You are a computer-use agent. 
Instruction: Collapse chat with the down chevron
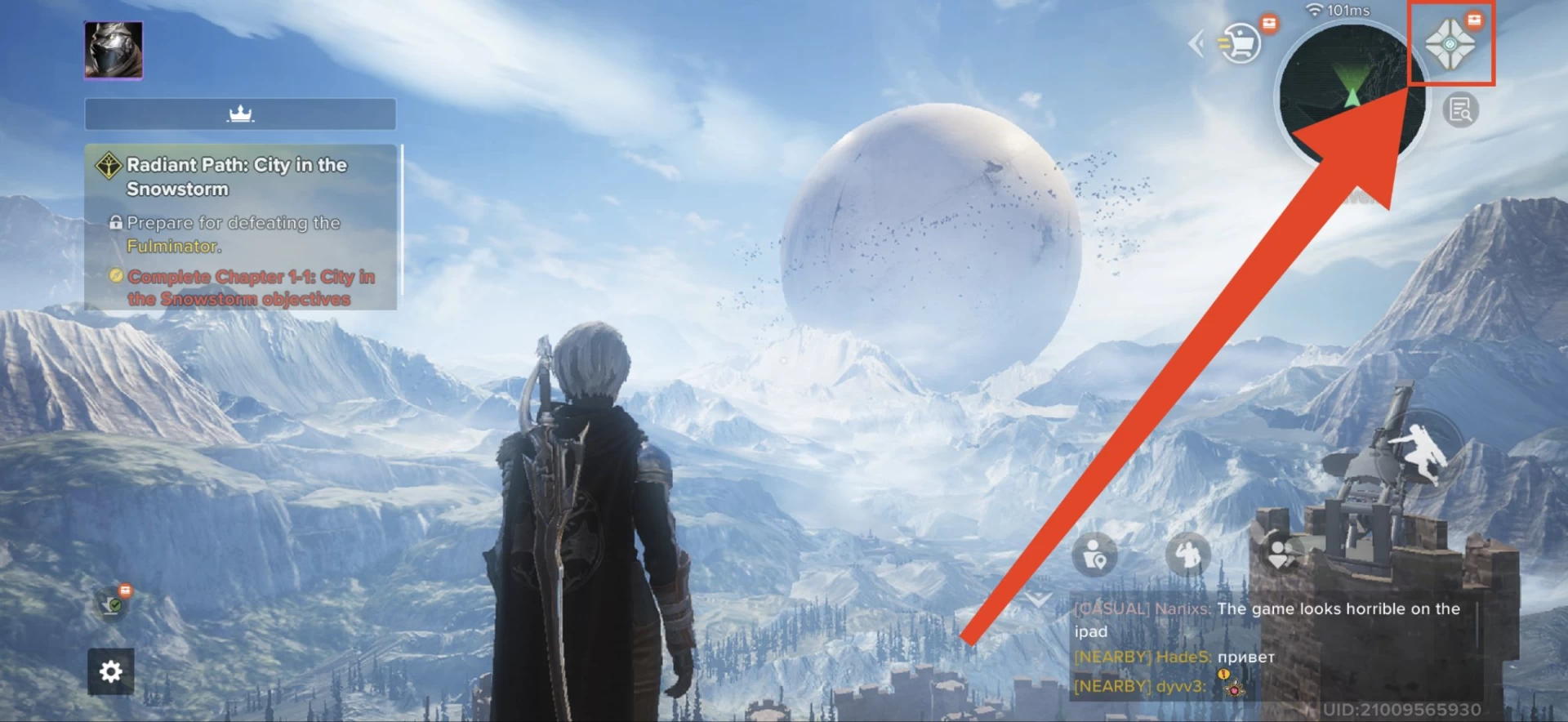pyautogui.click(x=1038, y=600)
